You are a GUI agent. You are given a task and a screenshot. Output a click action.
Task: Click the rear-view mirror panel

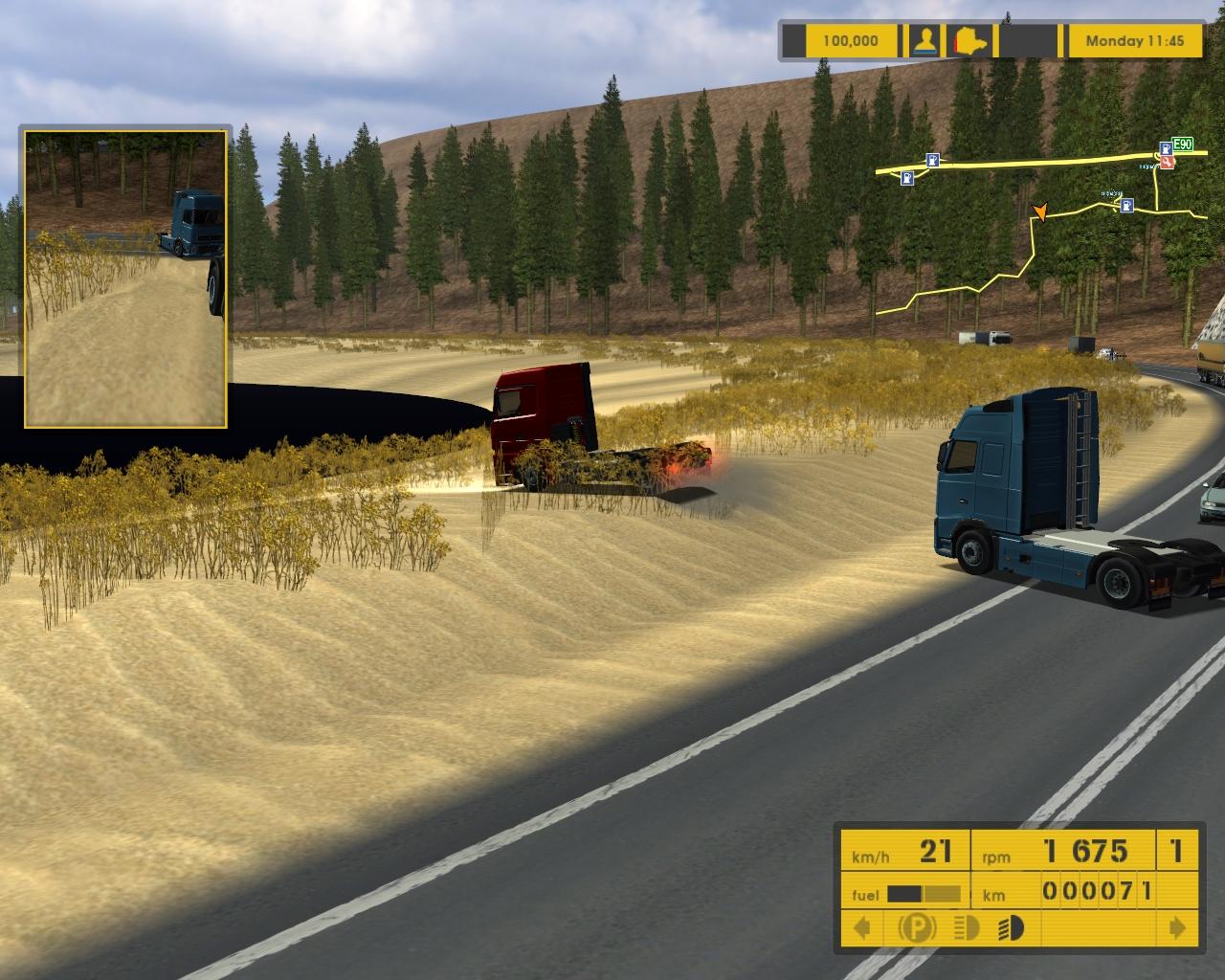(x=125, y=278)
